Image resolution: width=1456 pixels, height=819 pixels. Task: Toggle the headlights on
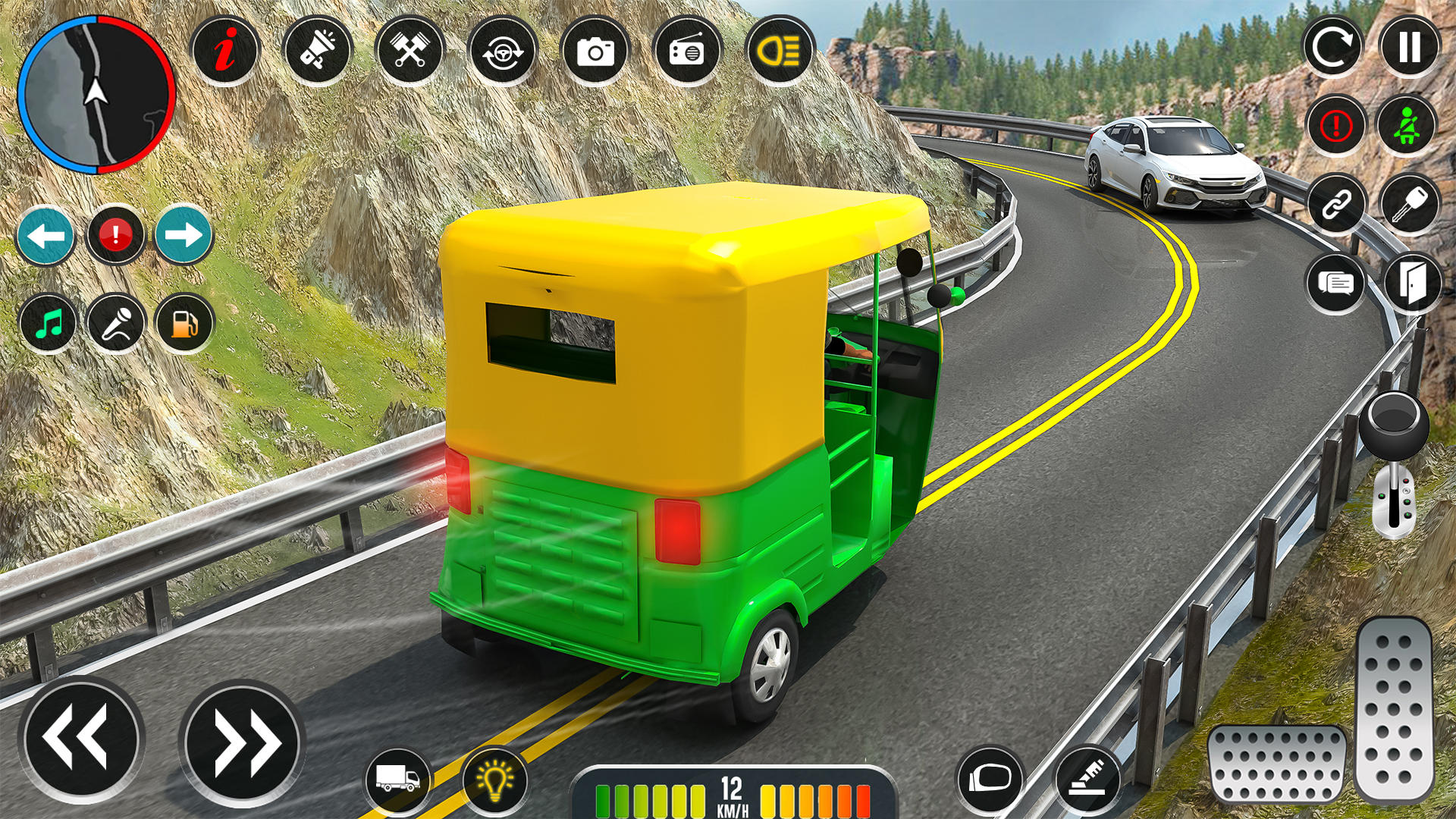click(x=780, y=52)
